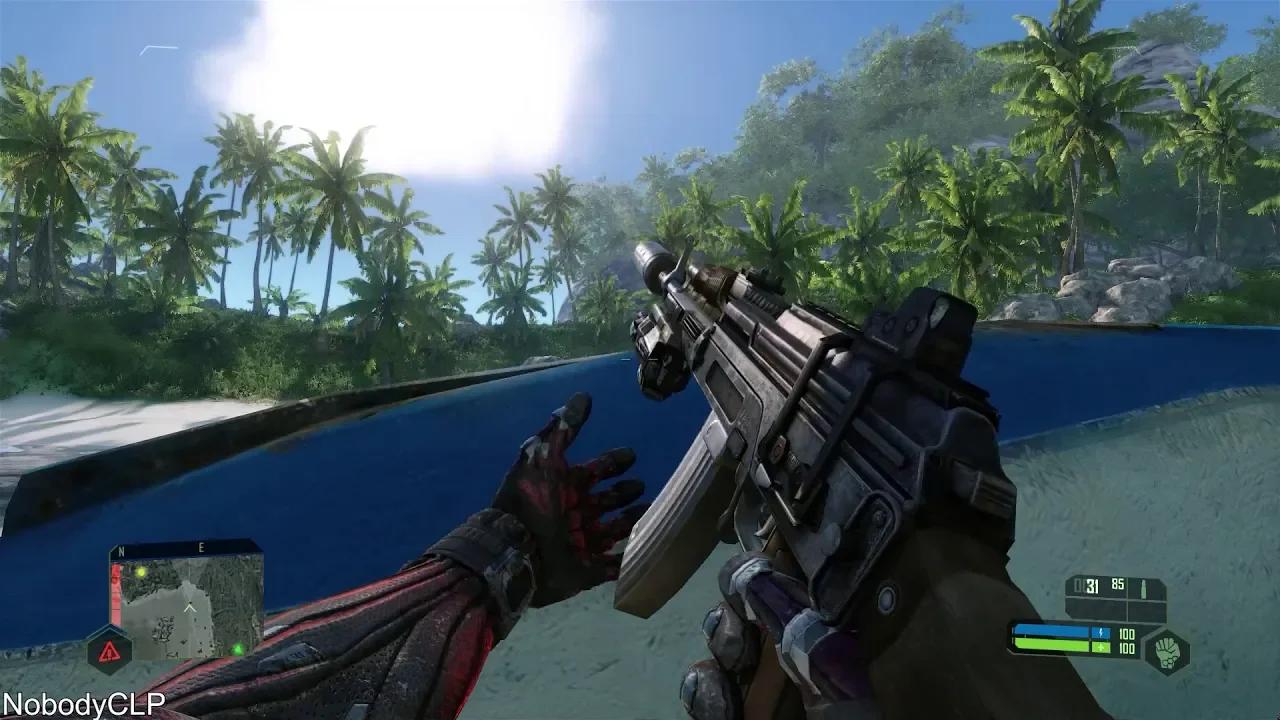Click the N compass heading on the minimap
The image size is (1280, 720).
click(121, 550)
